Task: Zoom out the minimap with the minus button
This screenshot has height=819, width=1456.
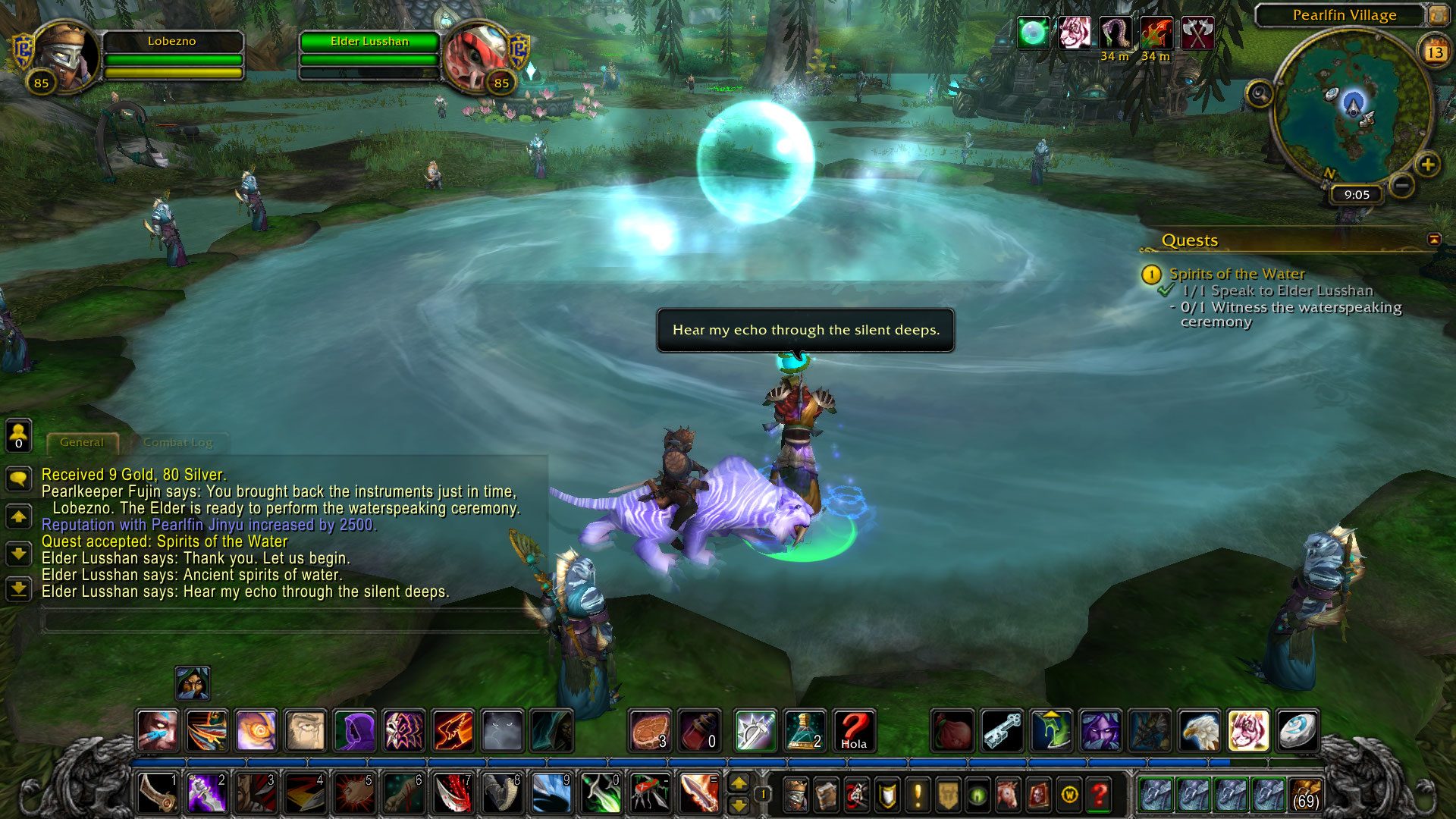Action: click(1402, 184)
